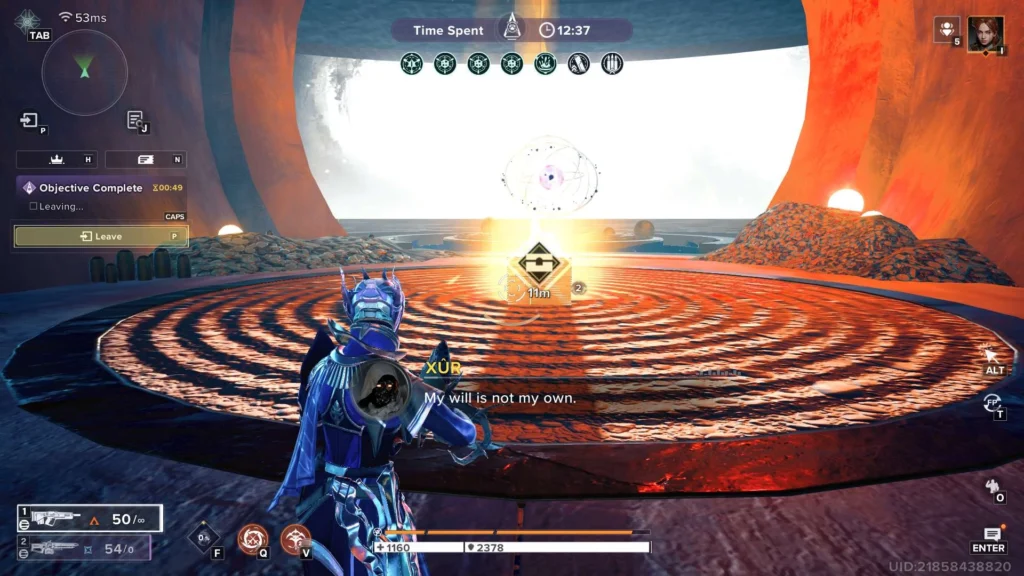The height and width of the screenshot is (576, 1024).
Task: Open the document search journal icon
Action: 135,121
